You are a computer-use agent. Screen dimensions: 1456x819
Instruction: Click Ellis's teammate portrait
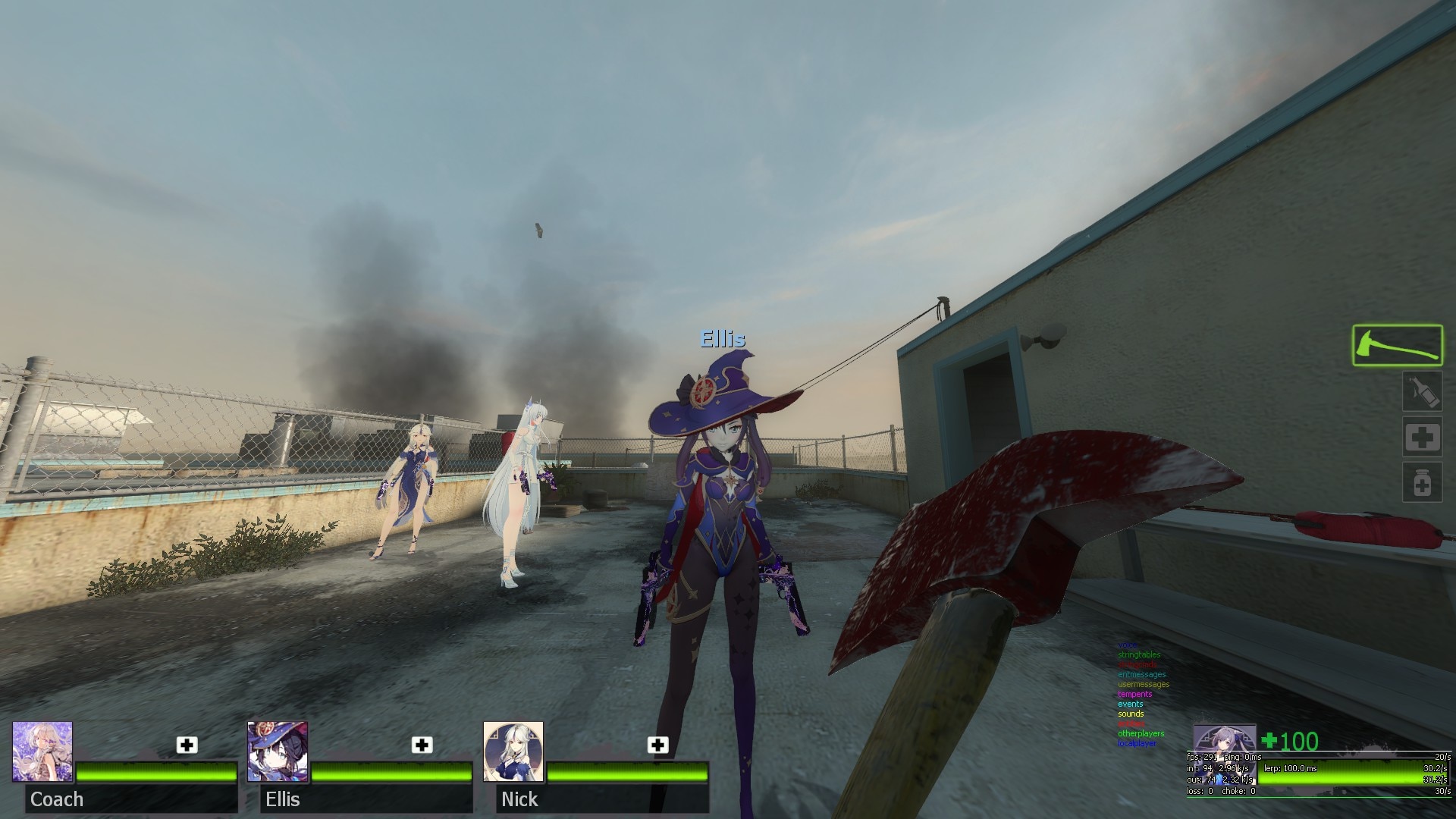pyautogui.click(x=278, y=752)
